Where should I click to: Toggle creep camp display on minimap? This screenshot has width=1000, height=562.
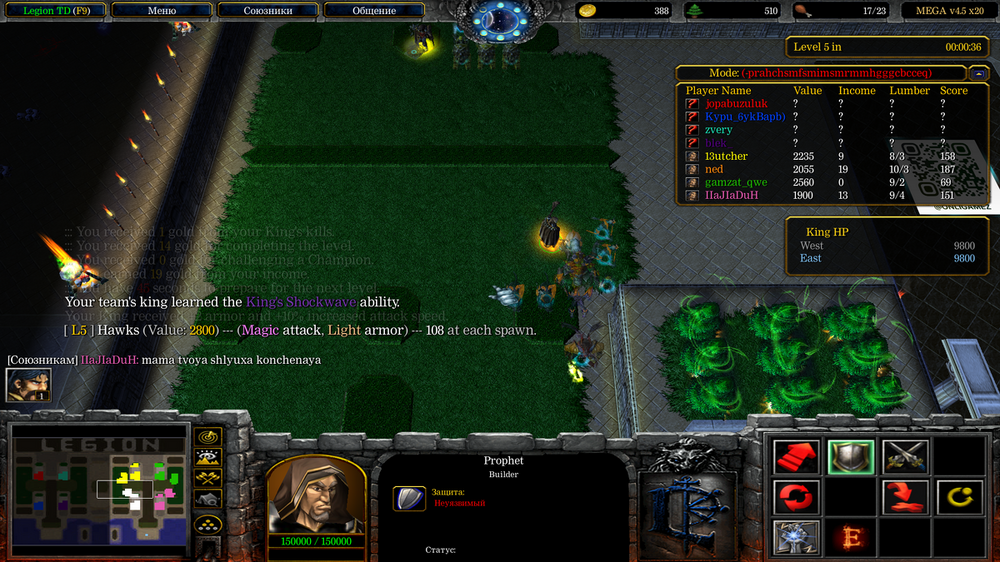click(208, 499)
